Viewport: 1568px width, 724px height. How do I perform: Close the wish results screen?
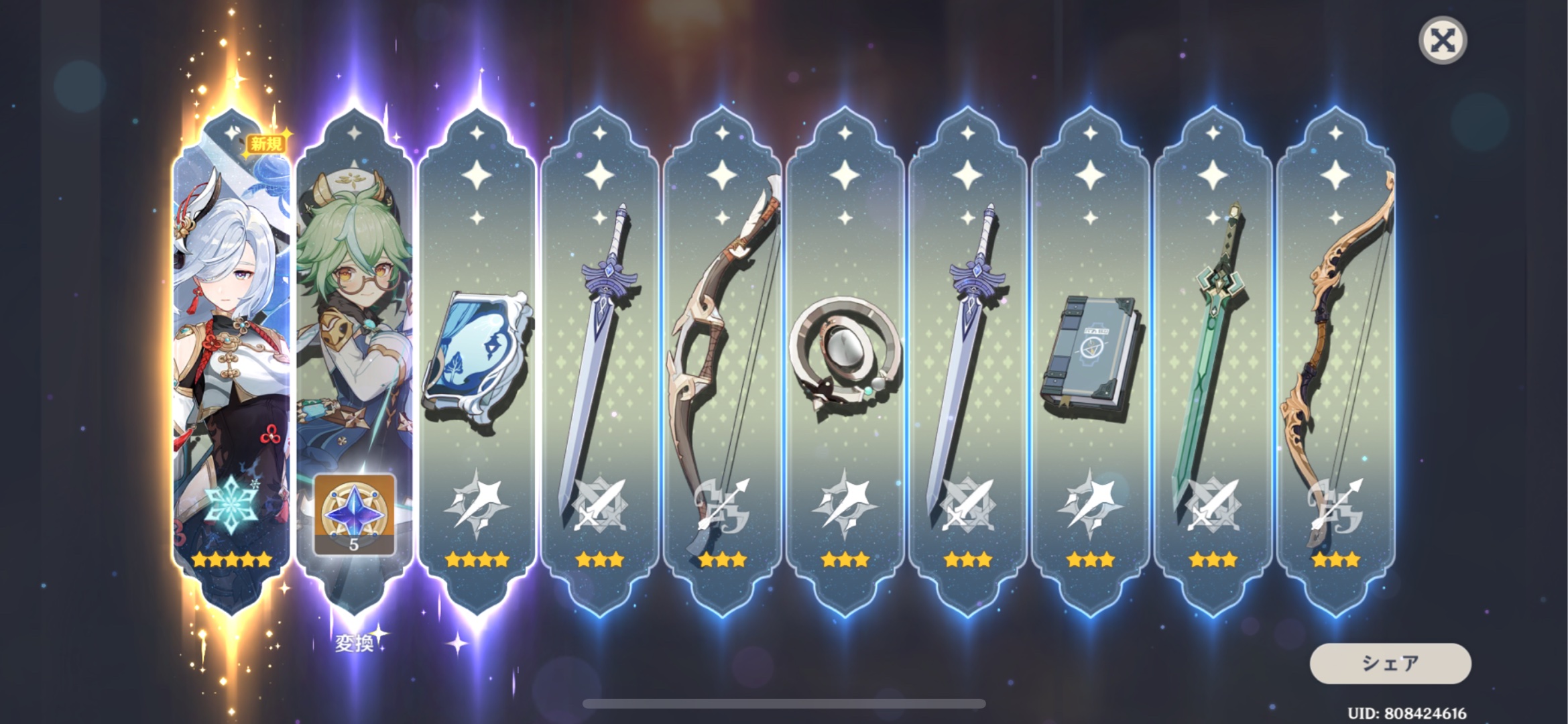coord(1443,41)
